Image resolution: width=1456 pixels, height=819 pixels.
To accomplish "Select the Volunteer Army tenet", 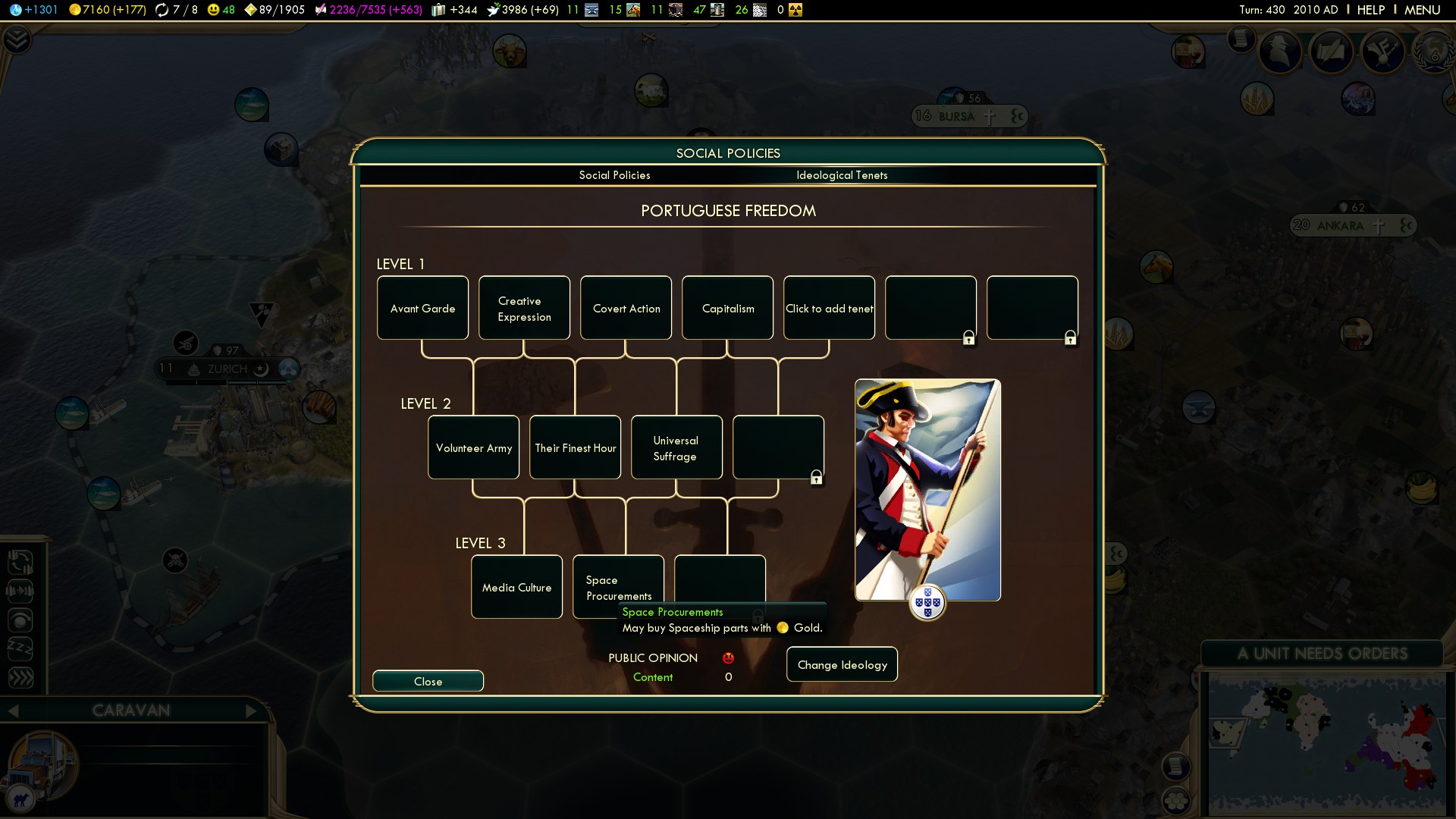I will [473, 447].
